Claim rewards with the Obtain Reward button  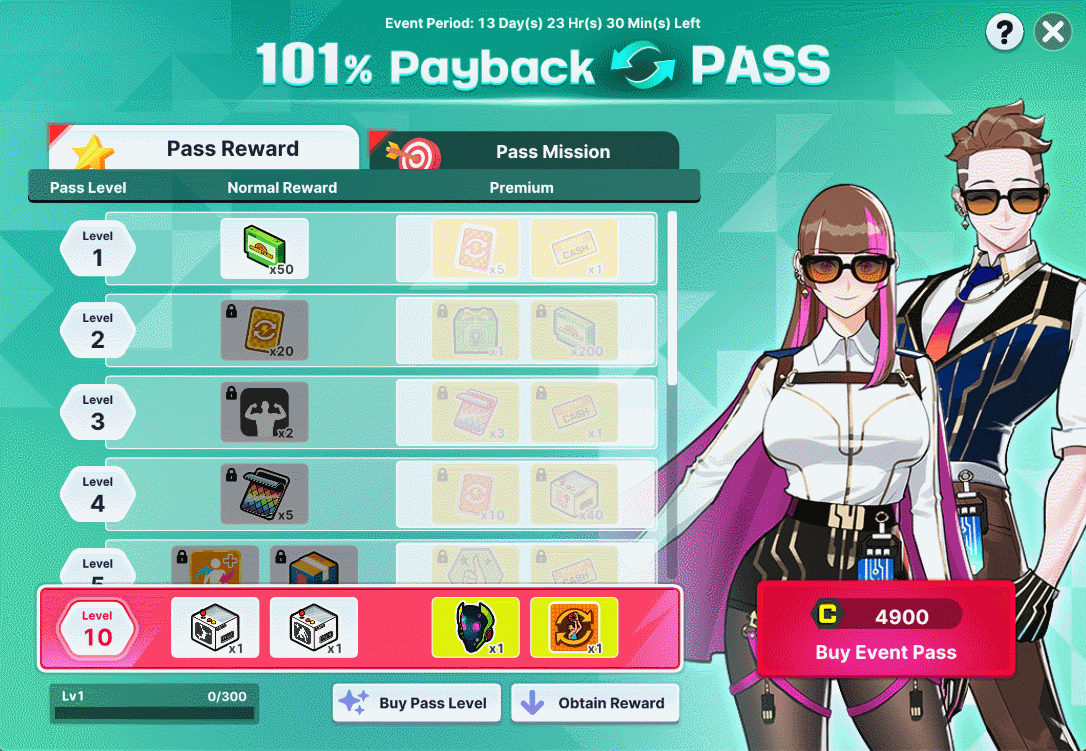[595, 703]
